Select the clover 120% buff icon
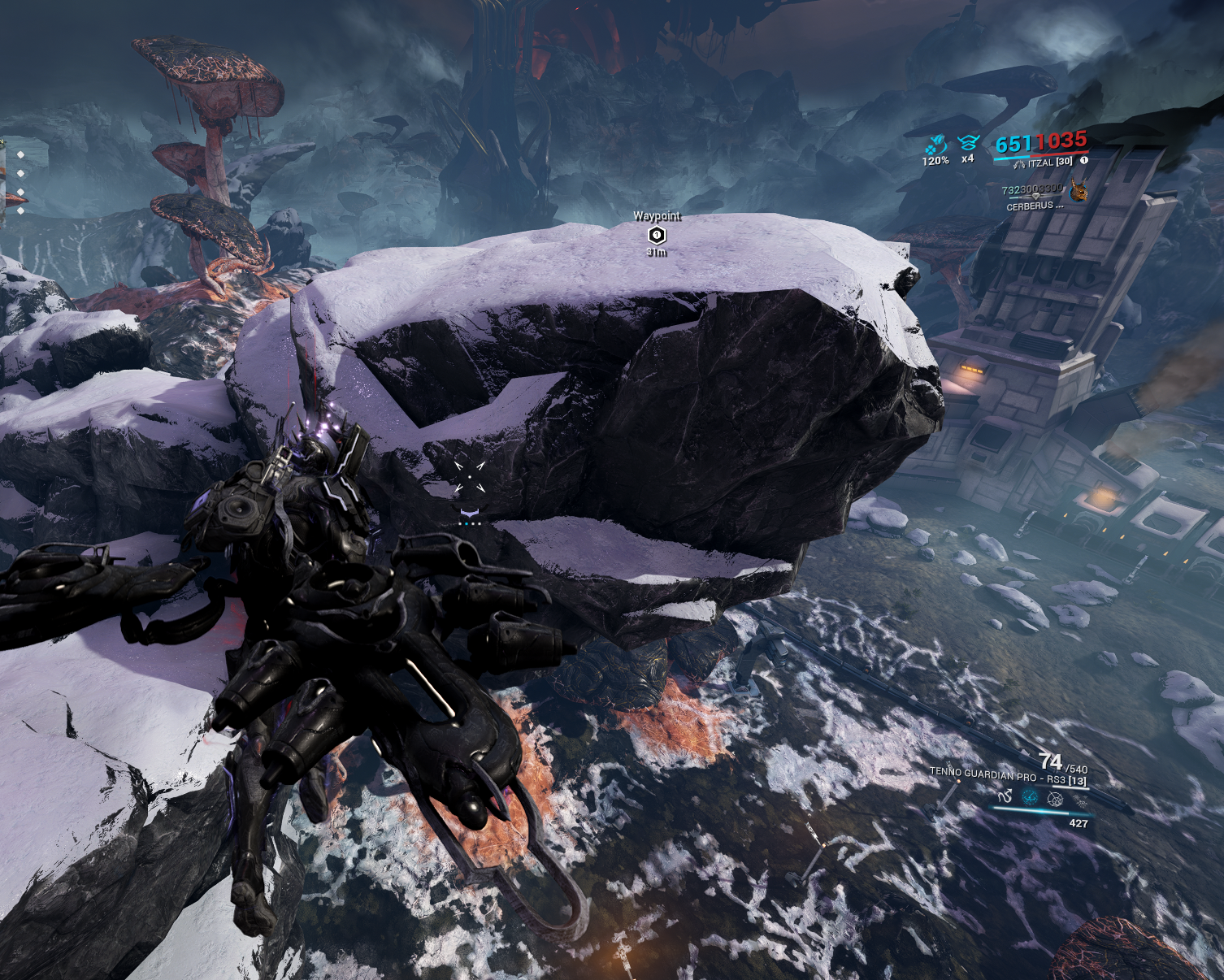This screenshot has width=1224, height=980. pos(935,145)
